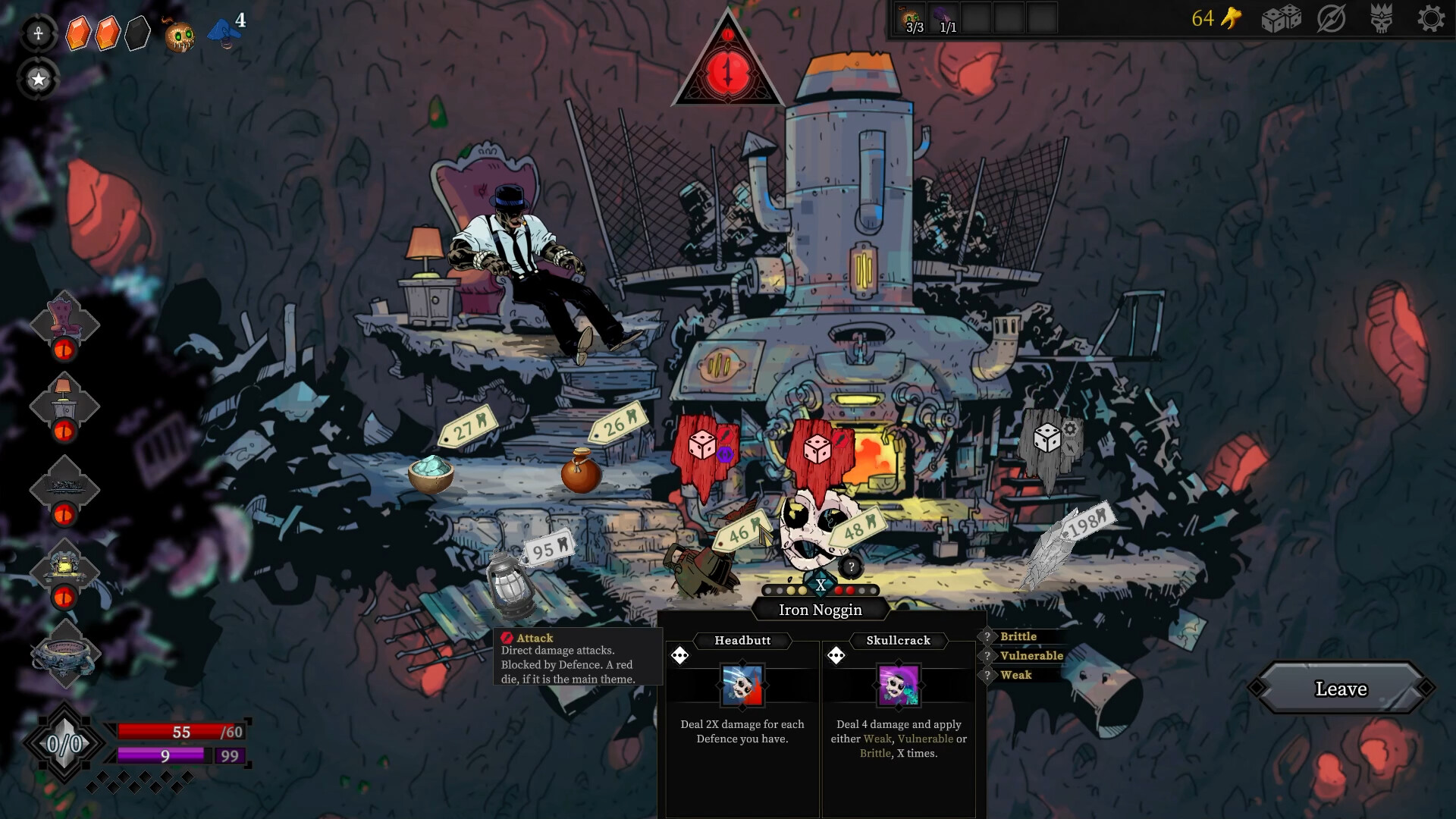Image resolution: width=1456 pixels, height=819 pixels.
Task: Open the settings gear menu
Action: click(1432, 20)
